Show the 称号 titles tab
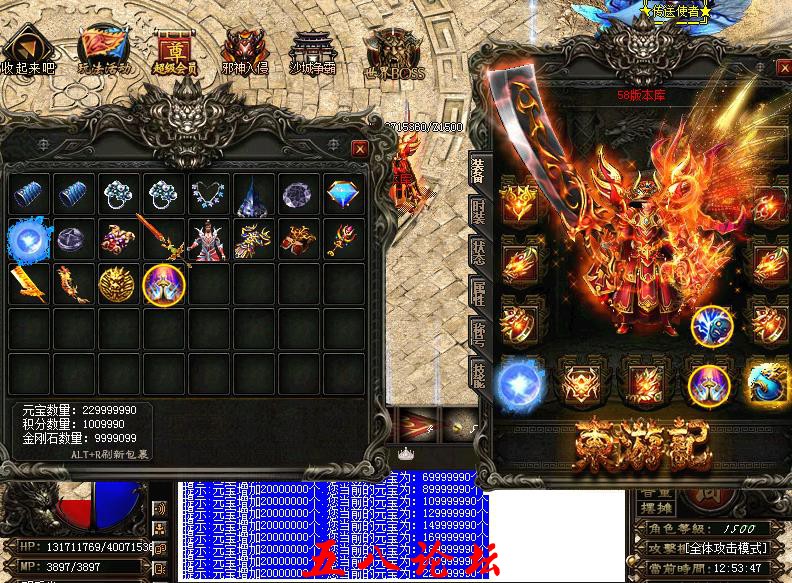The image size is (792, 583). coord(479,335)
